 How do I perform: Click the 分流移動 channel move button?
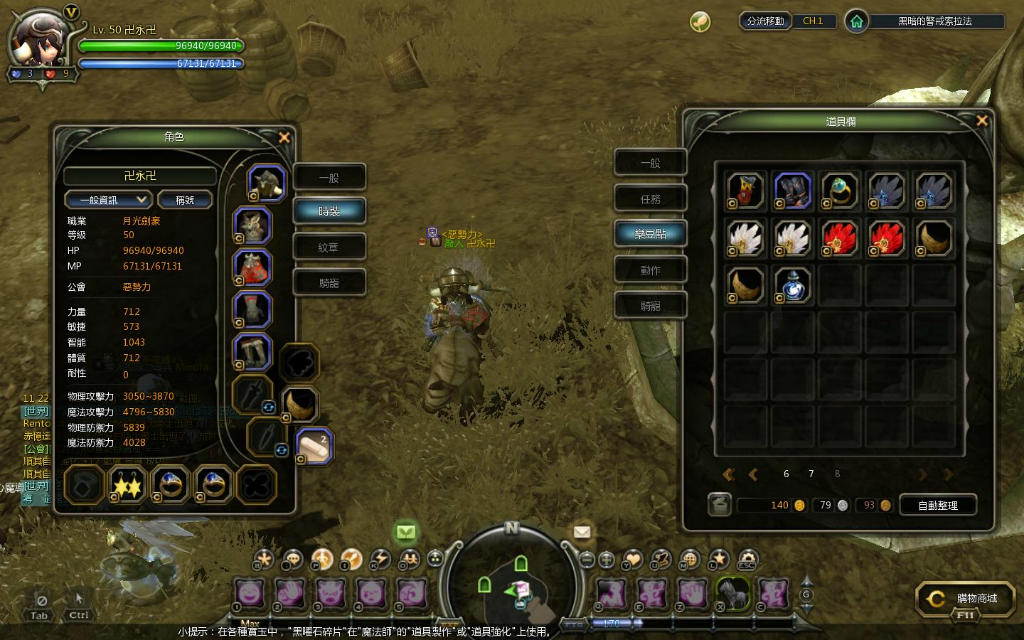pos(766,20)
